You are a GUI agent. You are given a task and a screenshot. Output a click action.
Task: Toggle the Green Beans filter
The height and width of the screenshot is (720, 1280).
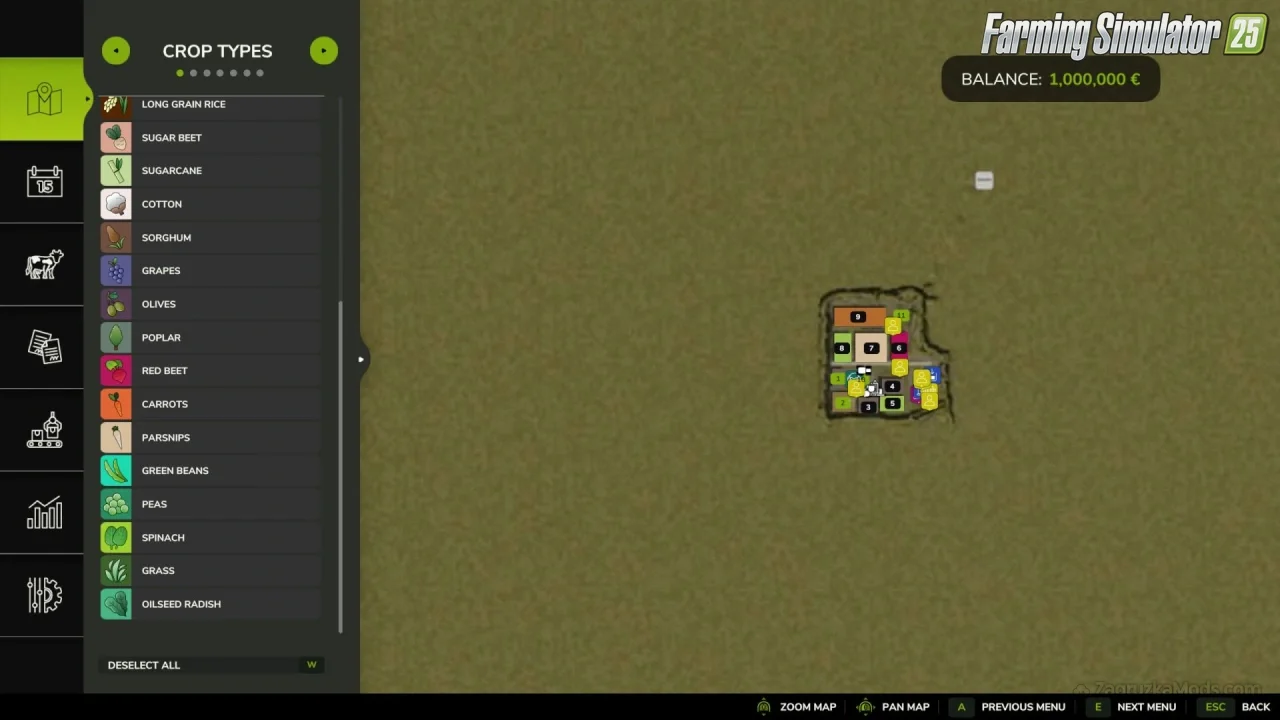pyautogui.click(x=210, y=471)
